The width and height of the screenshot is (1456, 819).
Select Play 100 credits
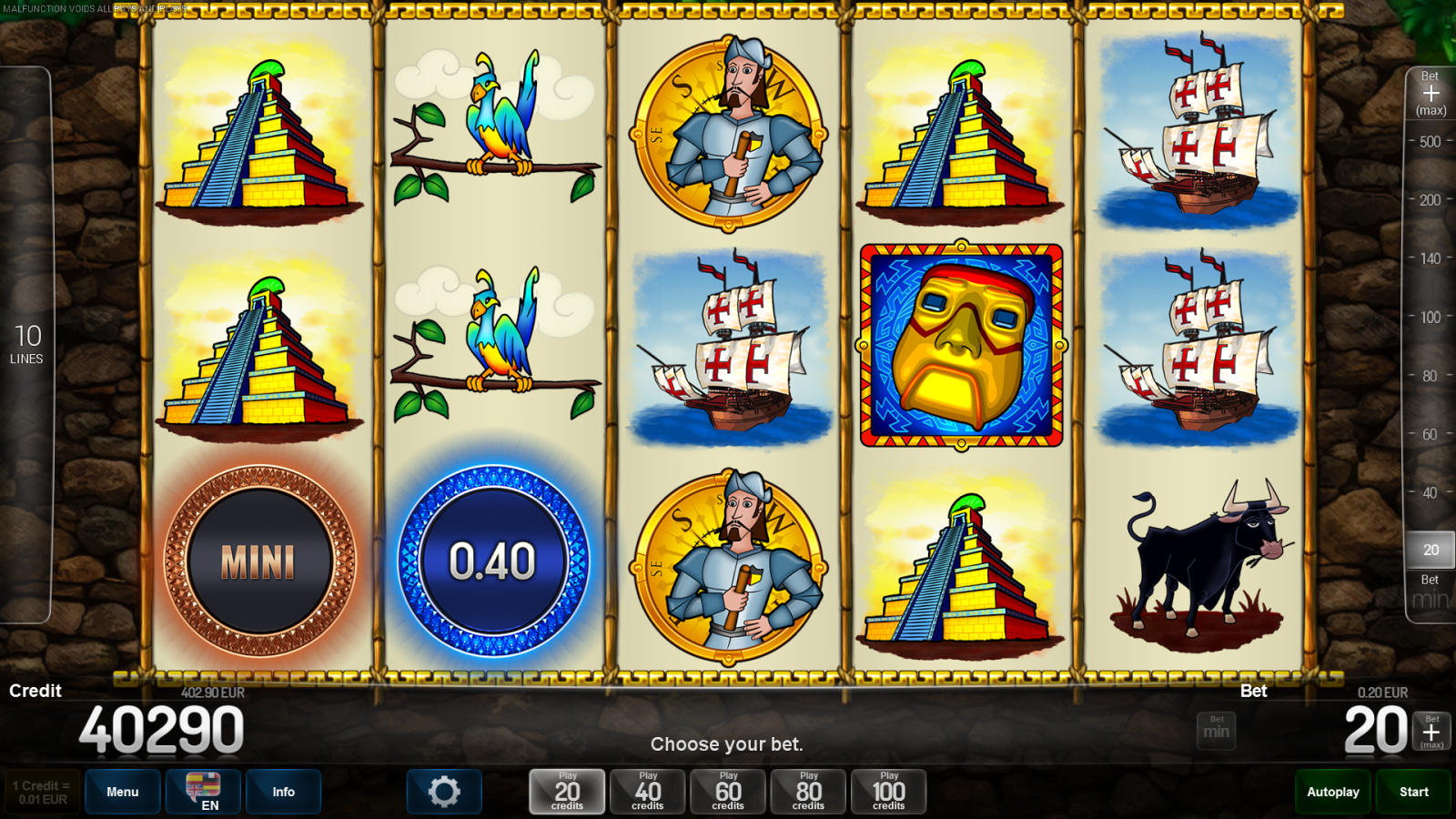pyautogui.click(x=889, y=791)
